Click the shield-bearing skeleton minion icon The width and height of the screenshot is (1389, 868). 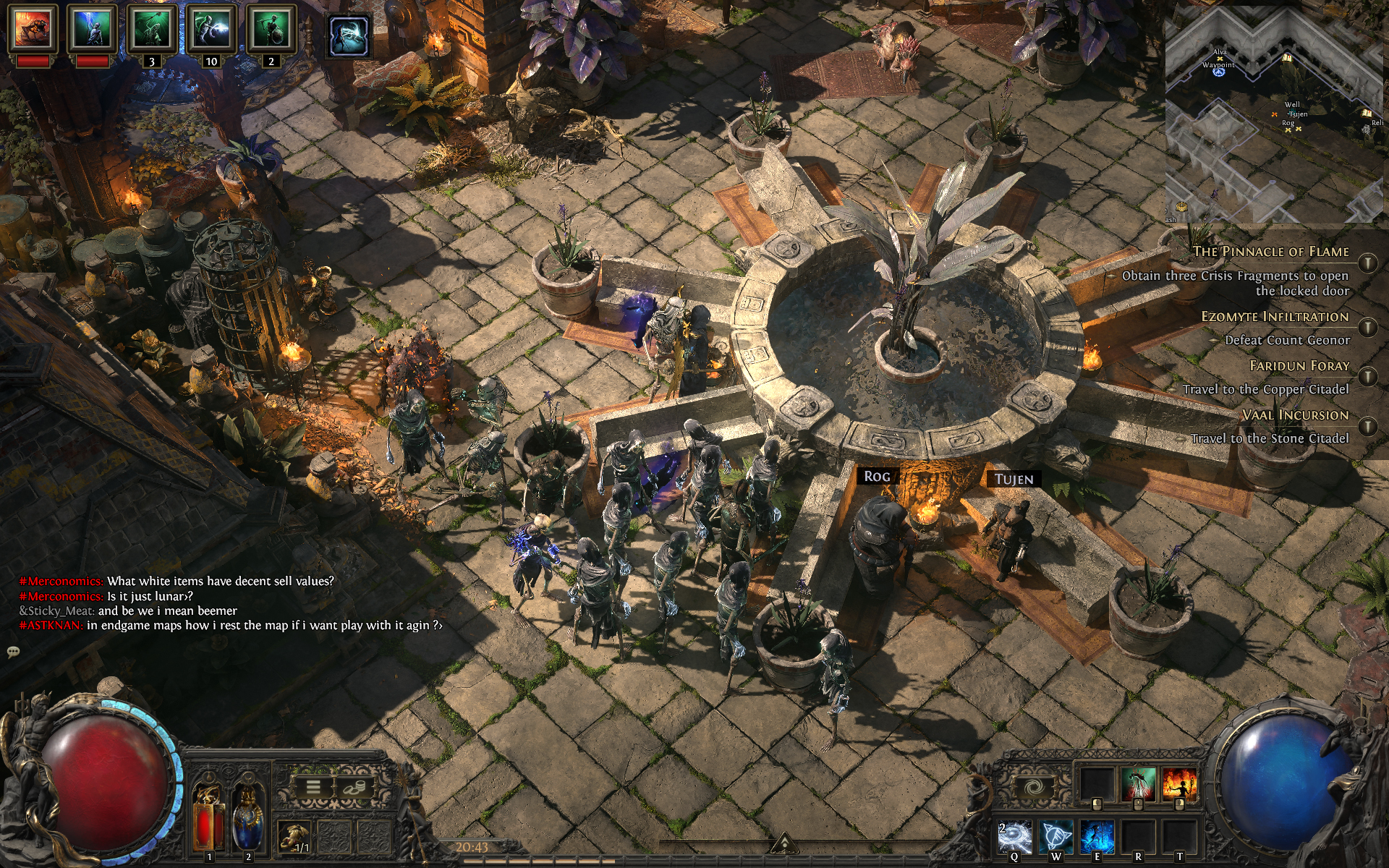(271, 30)
